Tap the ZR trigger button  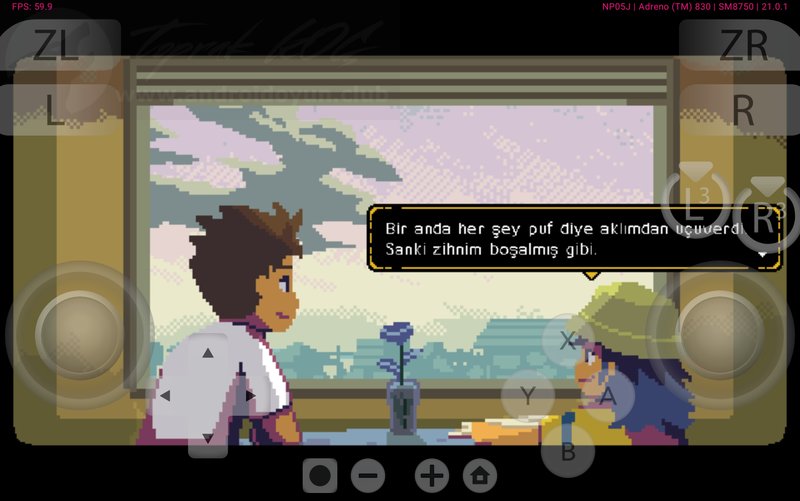(743, 45)
